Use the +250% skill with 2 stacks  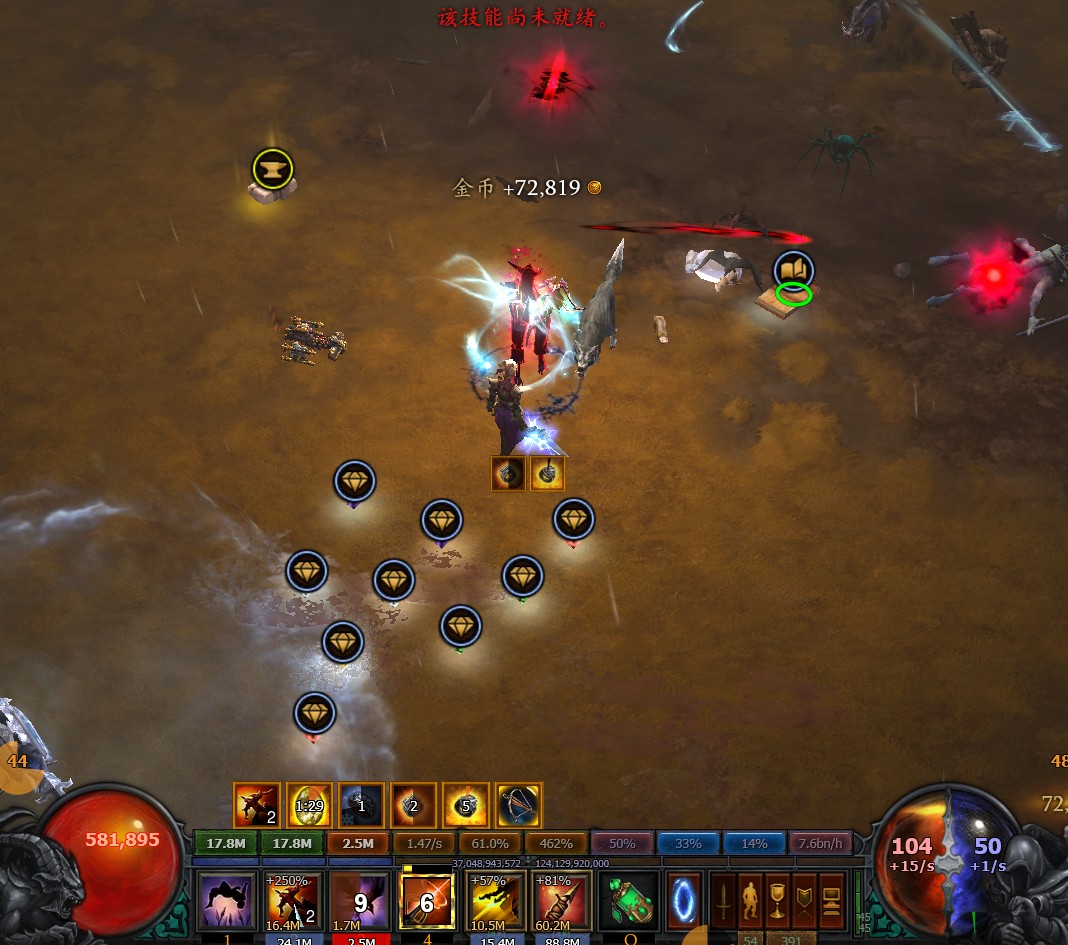(294, 900)
